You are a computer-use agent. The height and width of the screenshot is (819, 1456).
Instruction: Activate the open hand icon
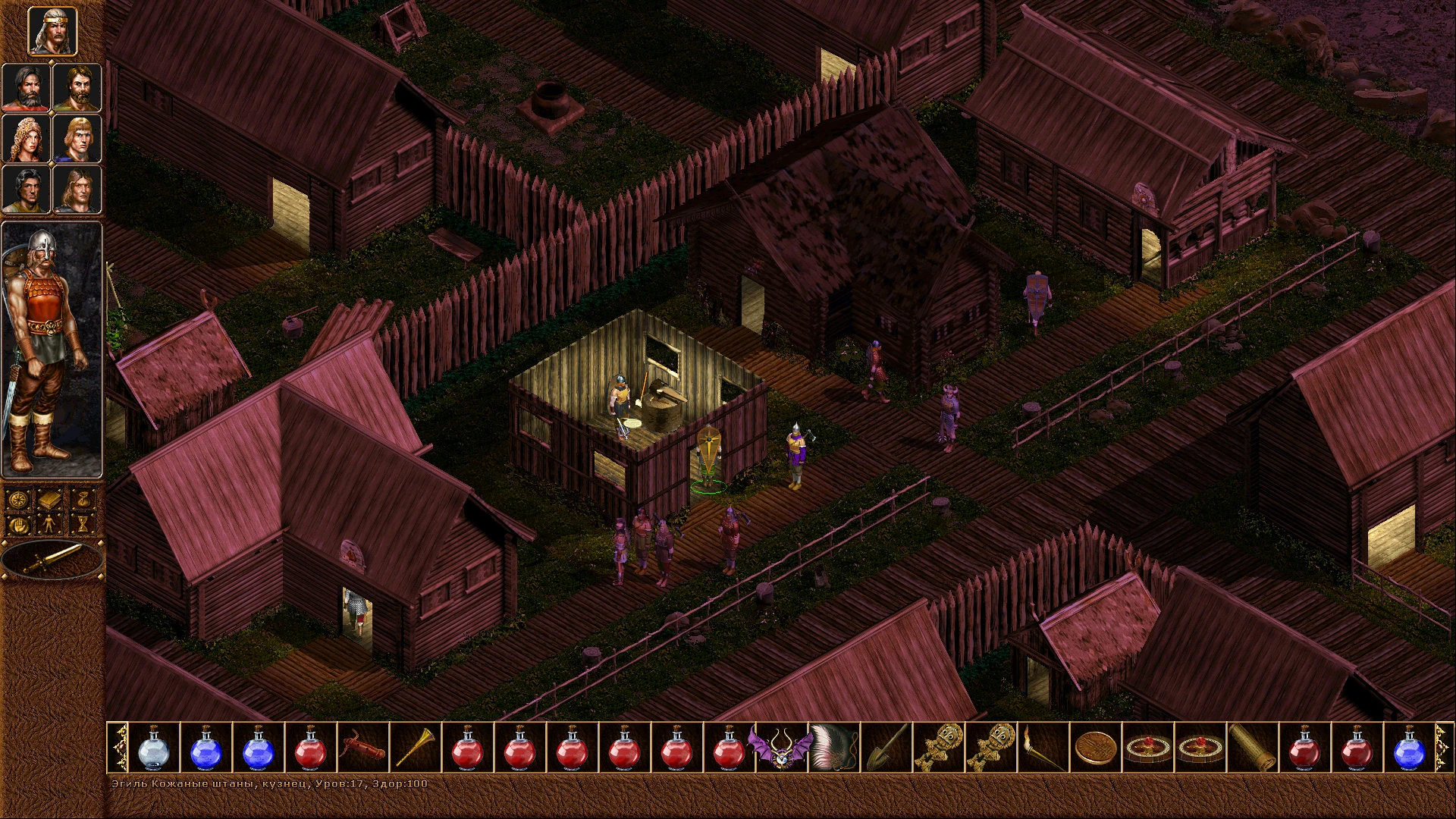pyautogui.click(x=19, y=524)
